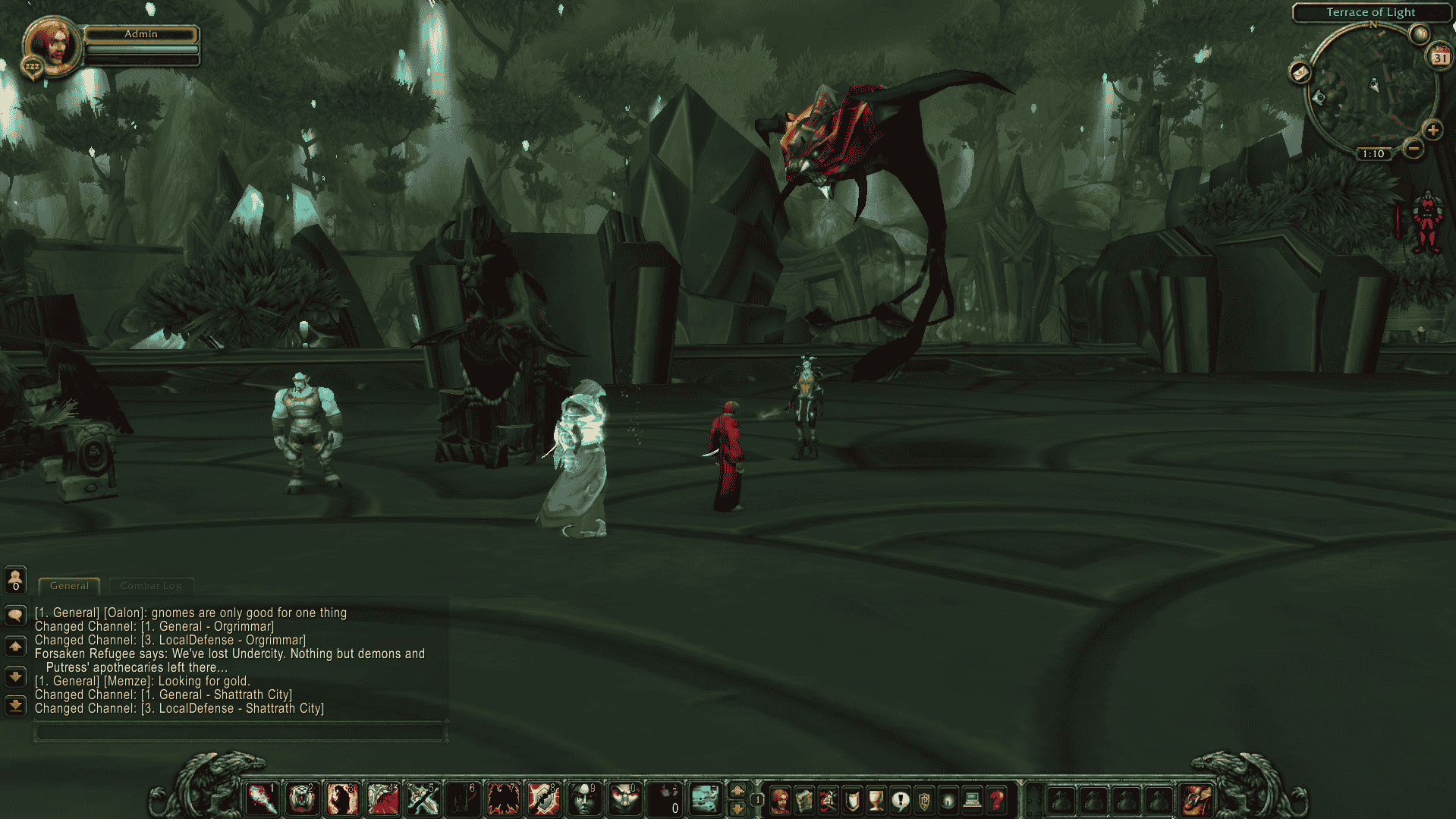Image resolution: width=1456 pixels, height=819 pixels.
Task: Select the Admin player portrait
Action: tap(51, 44)
